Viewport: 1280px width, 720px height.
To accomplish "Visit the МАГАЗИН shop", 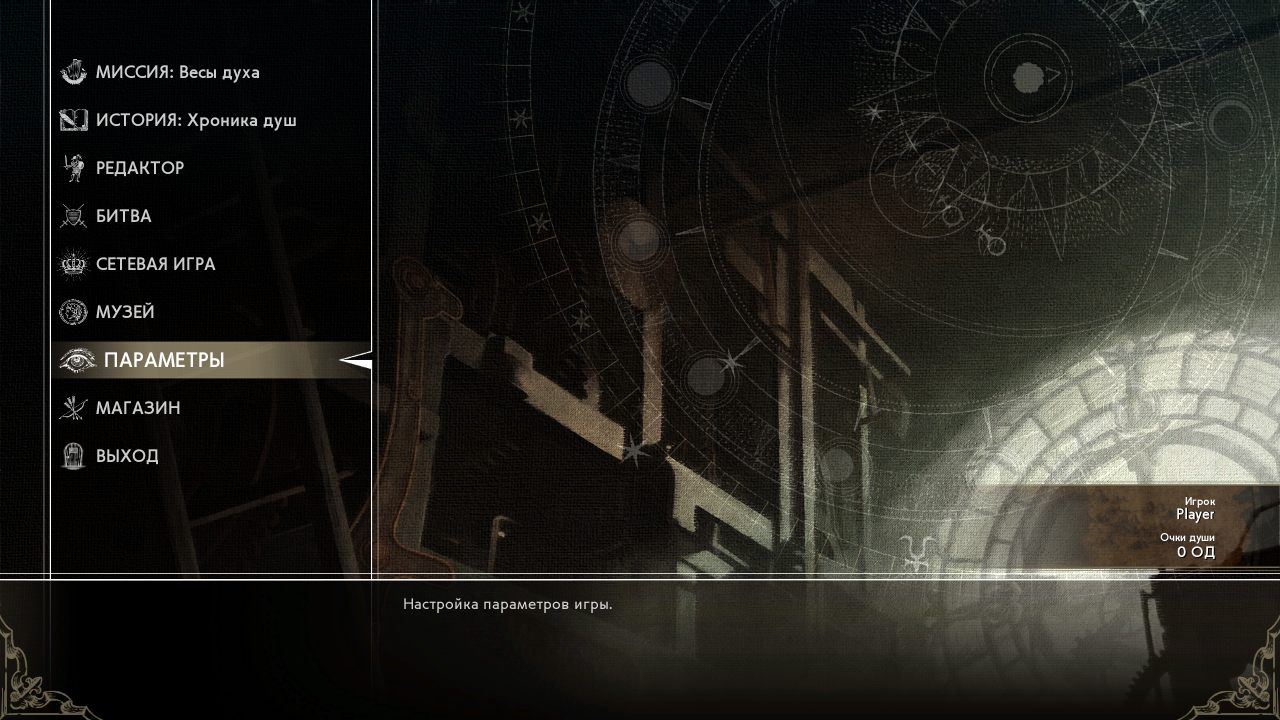I will [138, 408].
